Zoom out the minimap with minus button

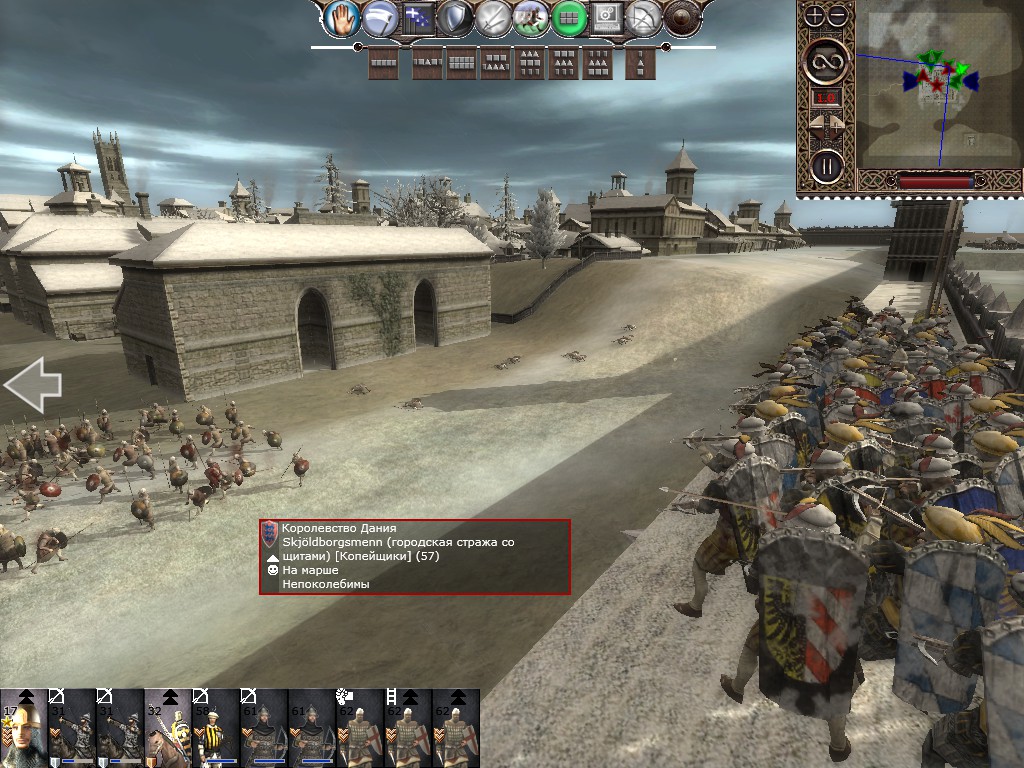point(837,15)
